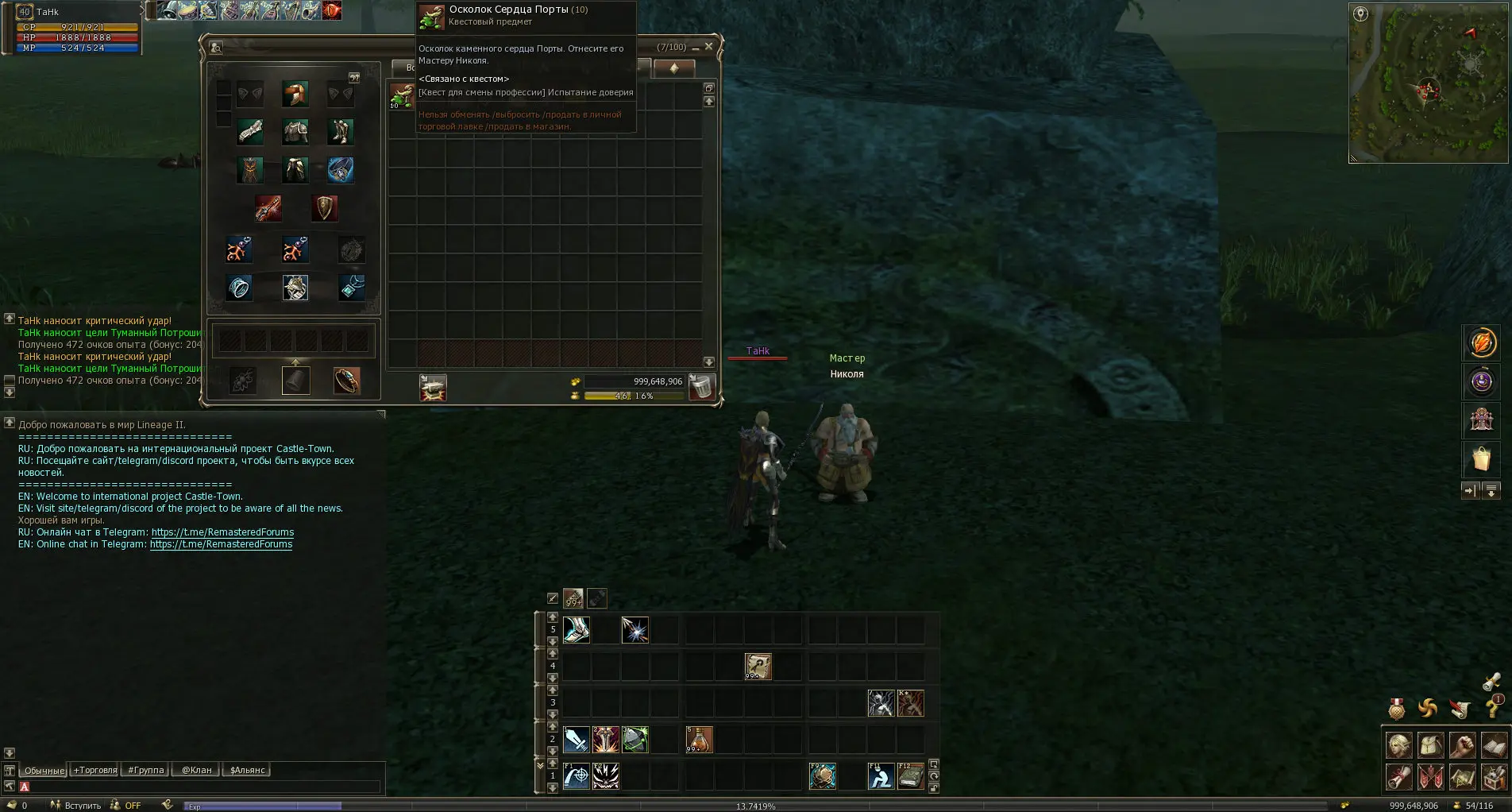Minimize the inventory window
Screen dimensions: 1512x812
click(696, 48)
